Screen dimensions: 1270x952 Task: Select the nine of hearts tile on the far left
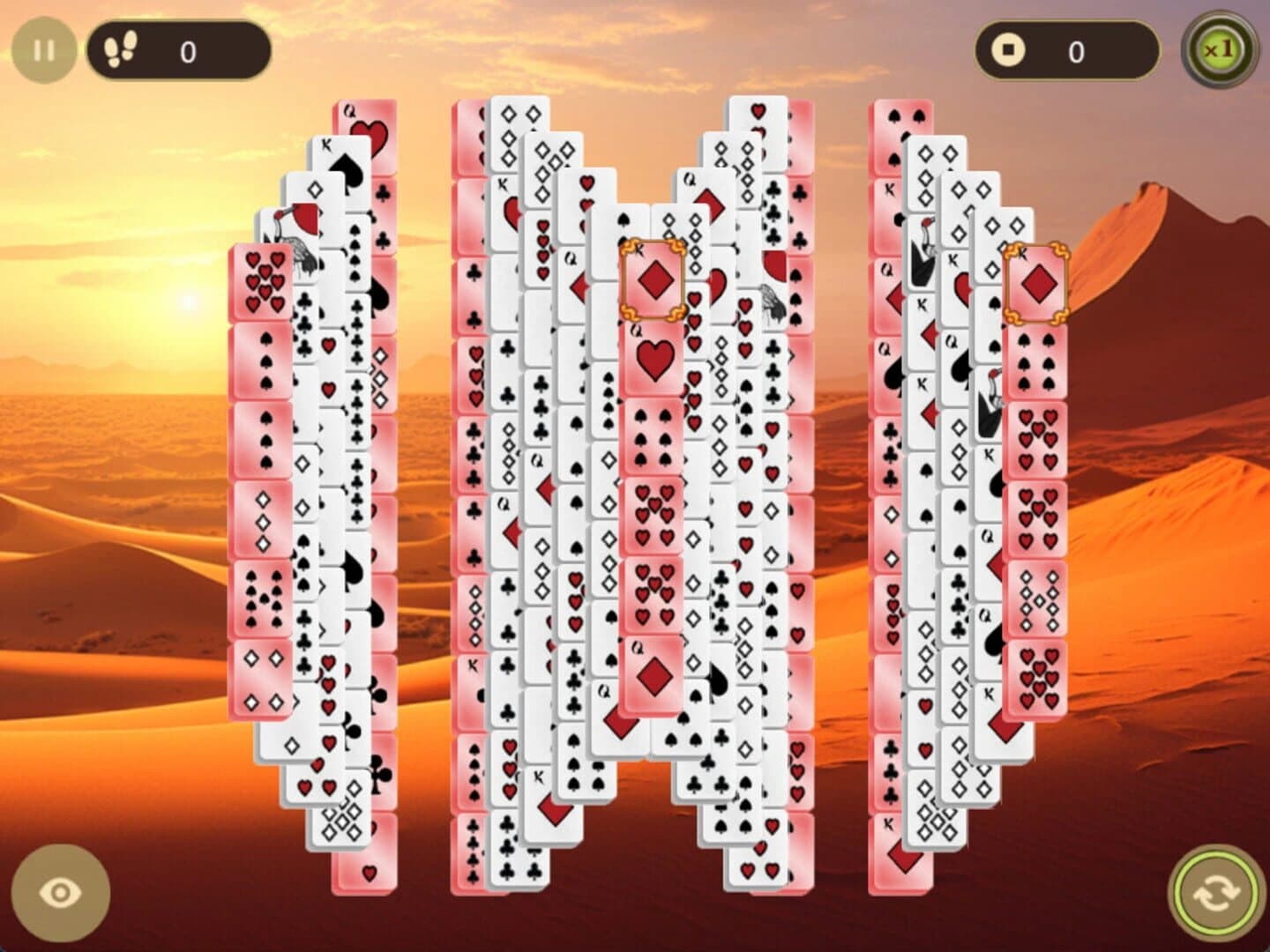pyautogui.click(x=262, y=279)
